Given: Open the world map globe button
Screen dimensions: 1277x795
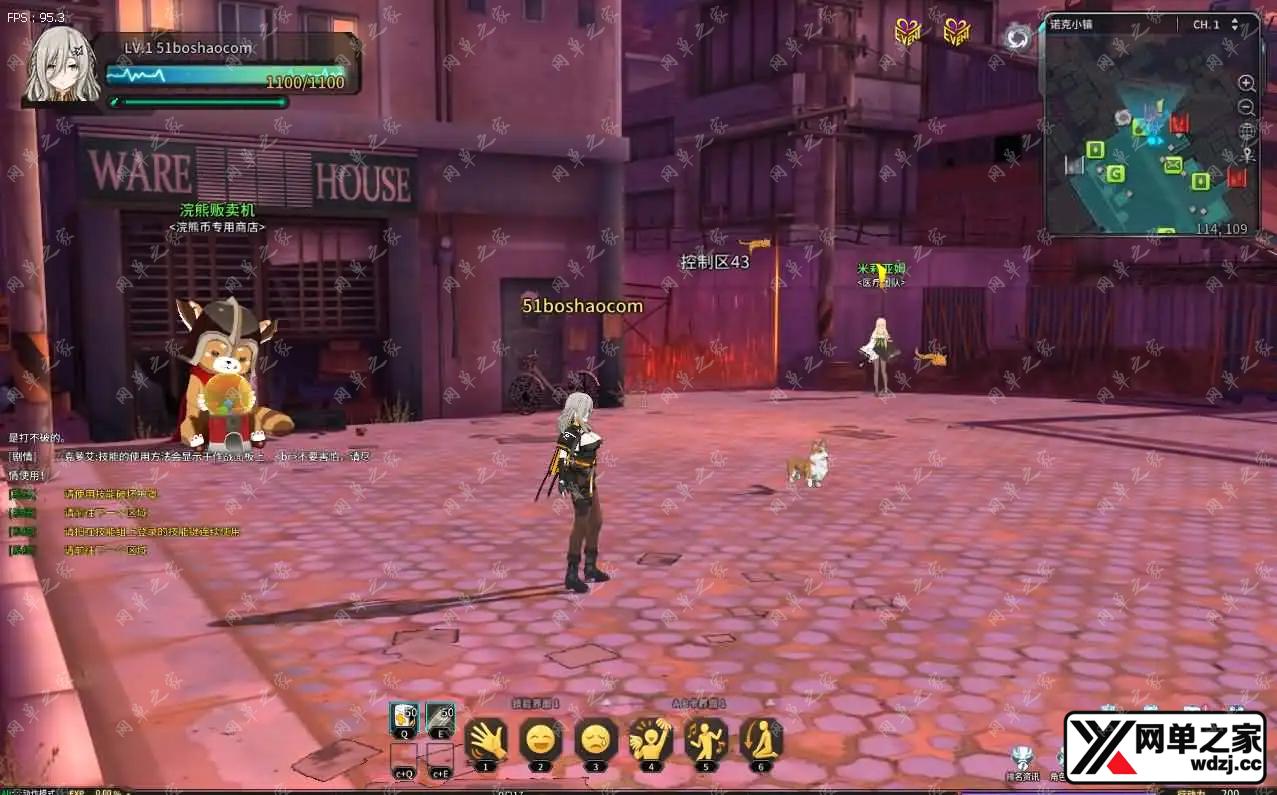Looking at the screenshot, I should (1247, 131).
